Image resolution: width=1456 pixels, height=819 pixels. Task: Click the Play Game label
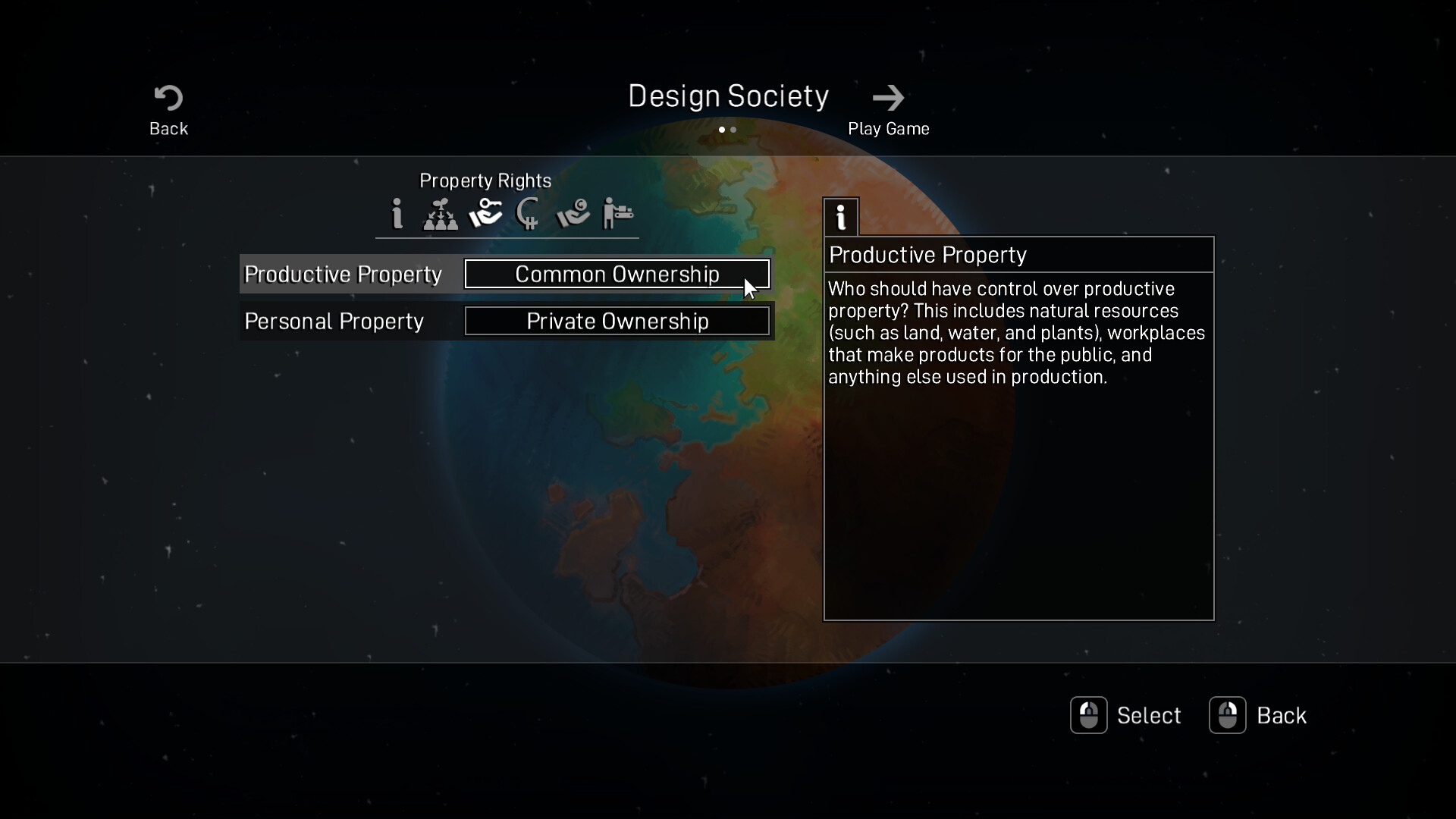pos(888,128)
